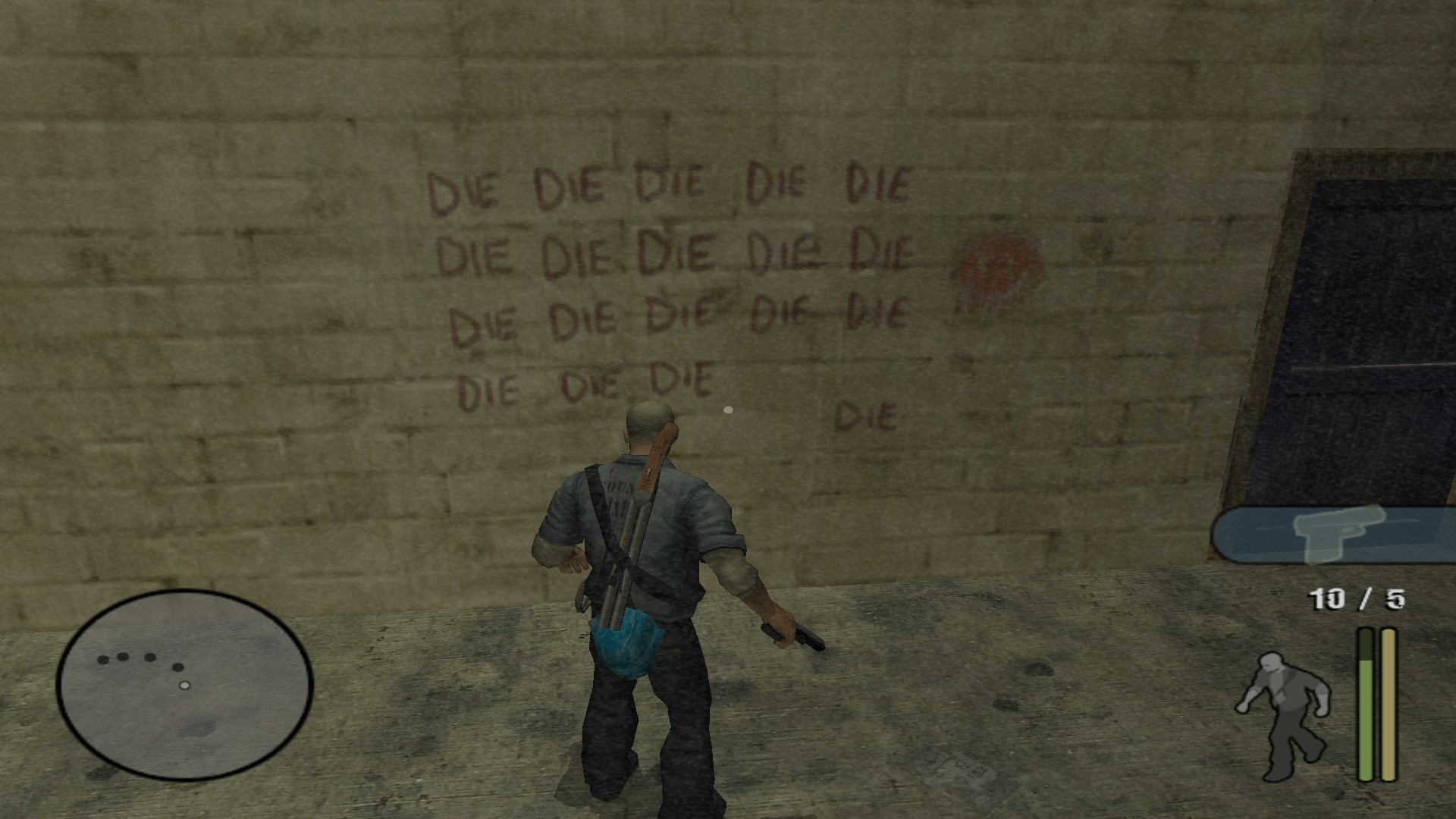This screenshot has height=819, width=1456.
Task: Click the isolated DIE word lowest right
Action: point(866,413)
